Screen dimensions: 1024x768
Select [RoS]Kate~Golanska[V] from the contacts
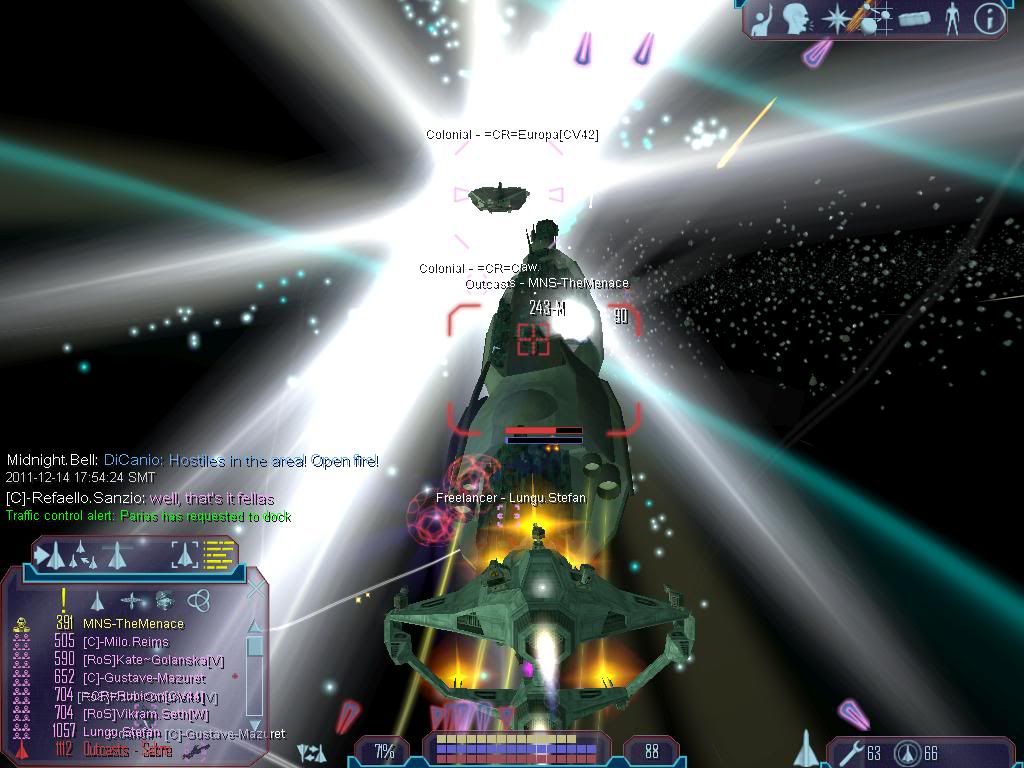153,660
